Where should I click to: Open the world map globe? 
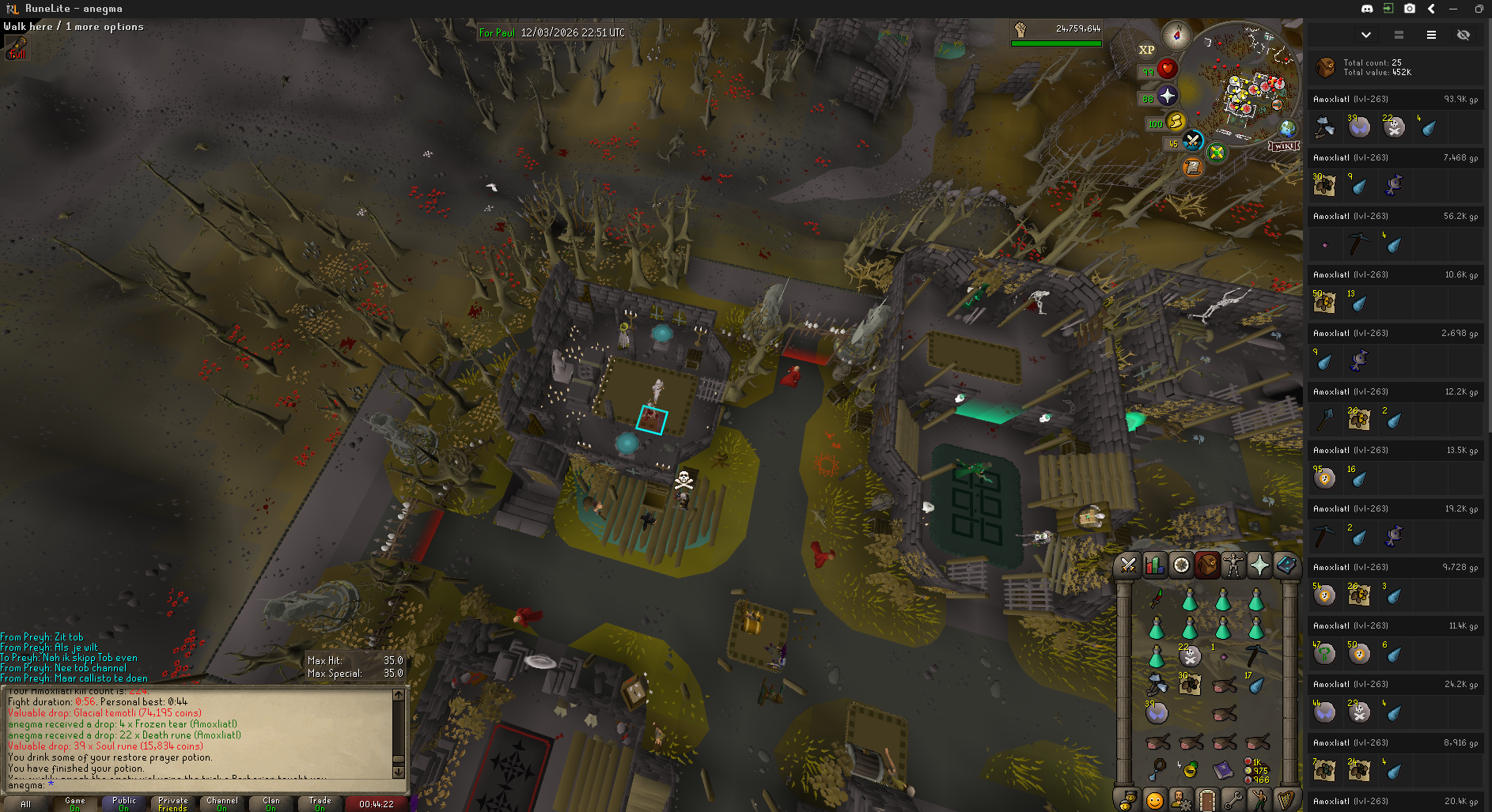pyautogui.click(x=1288, y=129)
